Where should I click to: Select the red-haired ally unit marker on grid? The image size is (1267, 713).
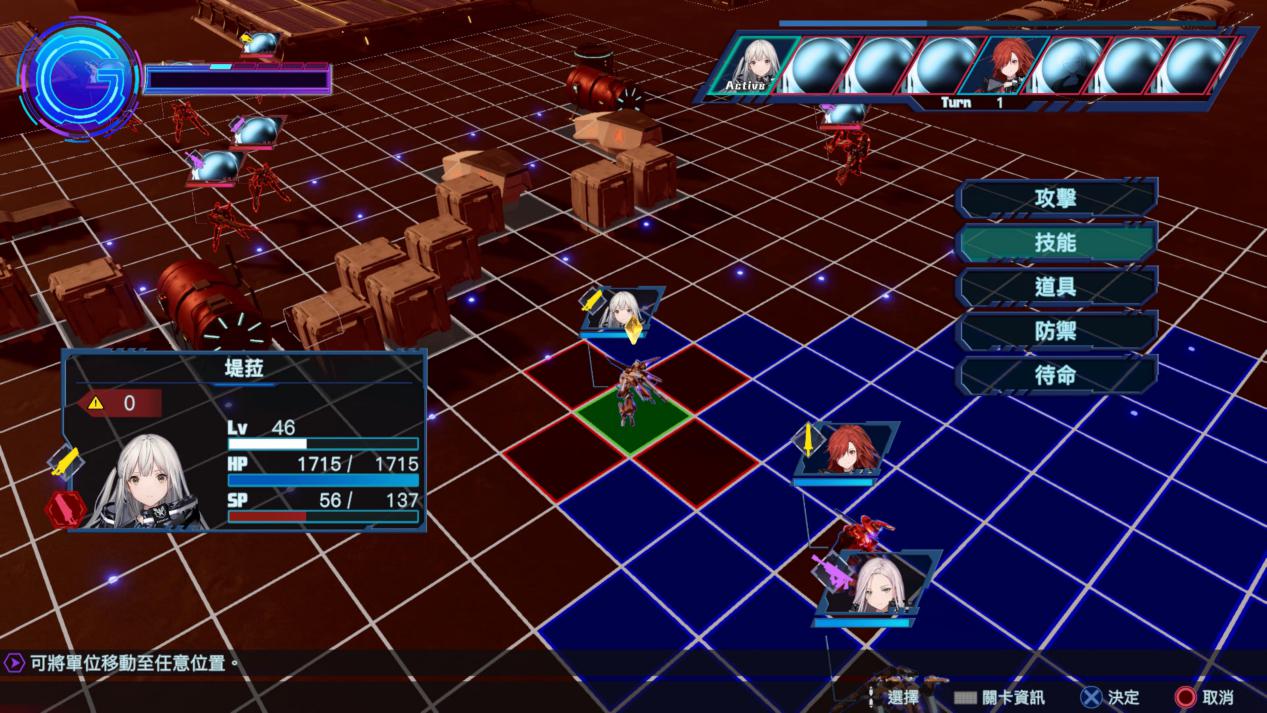point(849,449)
